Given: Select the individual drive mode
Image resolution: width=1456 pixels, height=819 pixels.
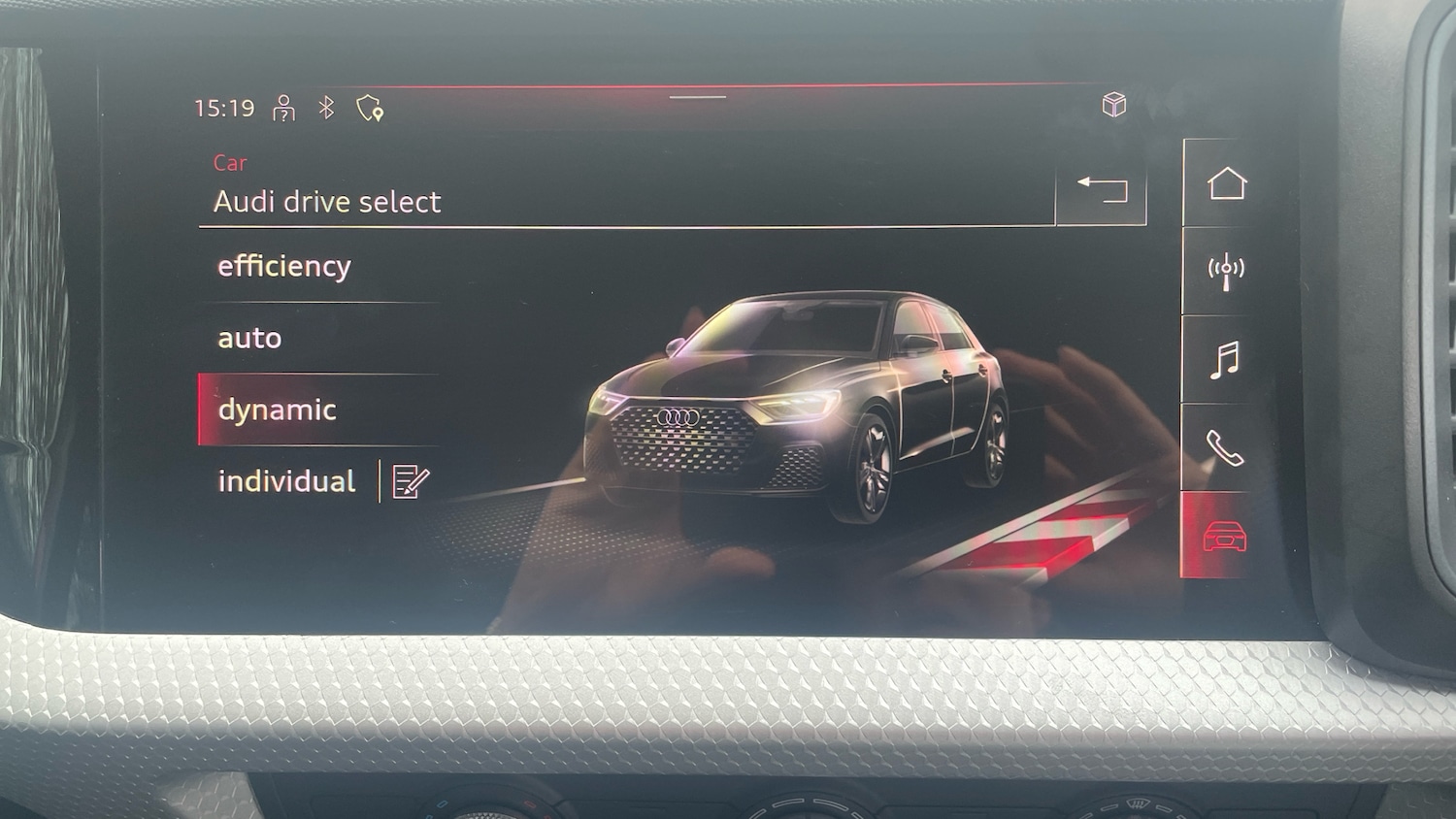Looking at the screenshot, I should click(x=288, y=480).
